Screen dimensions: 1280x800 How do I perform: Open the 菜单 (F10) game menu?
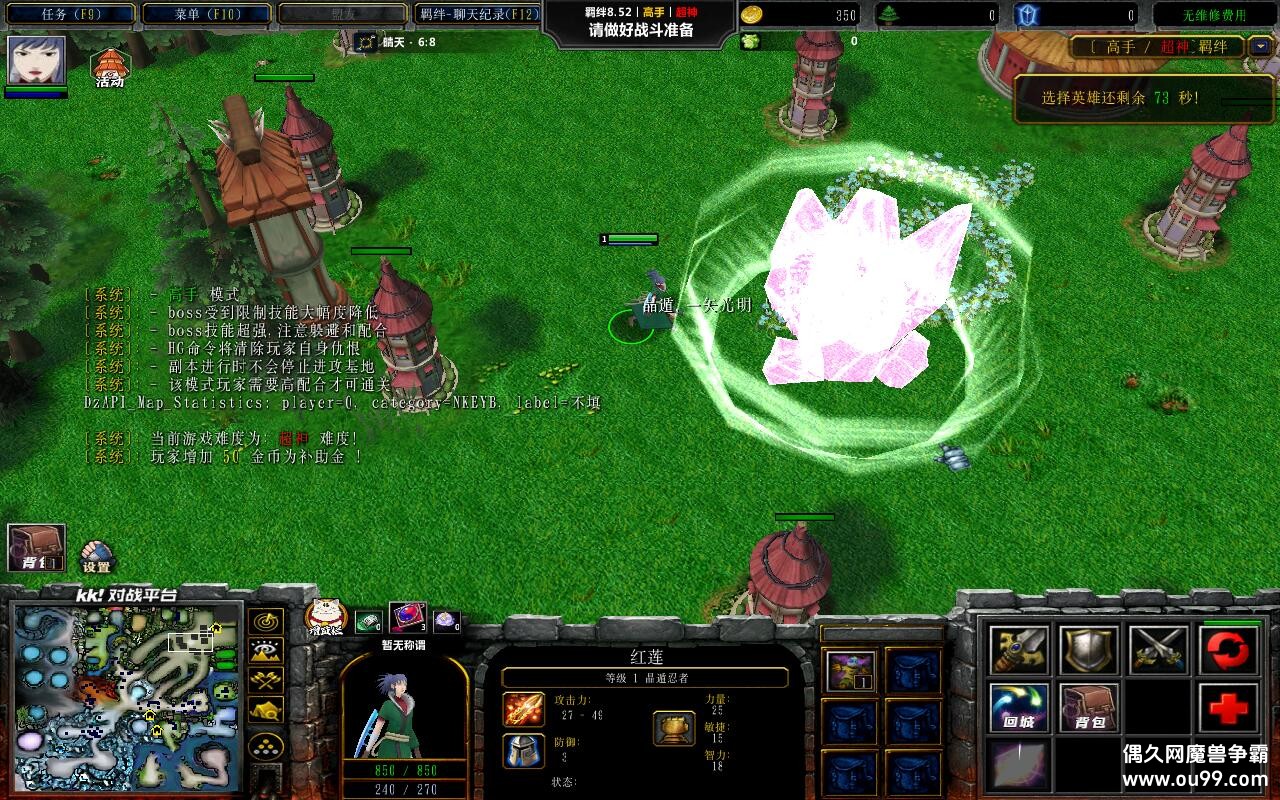click(x=206, y=15)
